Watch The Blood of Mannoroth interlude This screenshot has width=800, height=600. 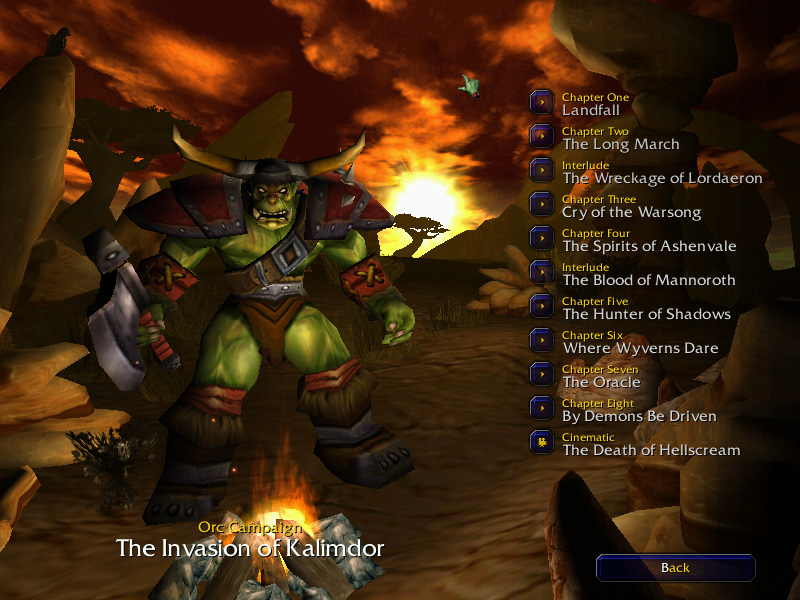point(542,272)
